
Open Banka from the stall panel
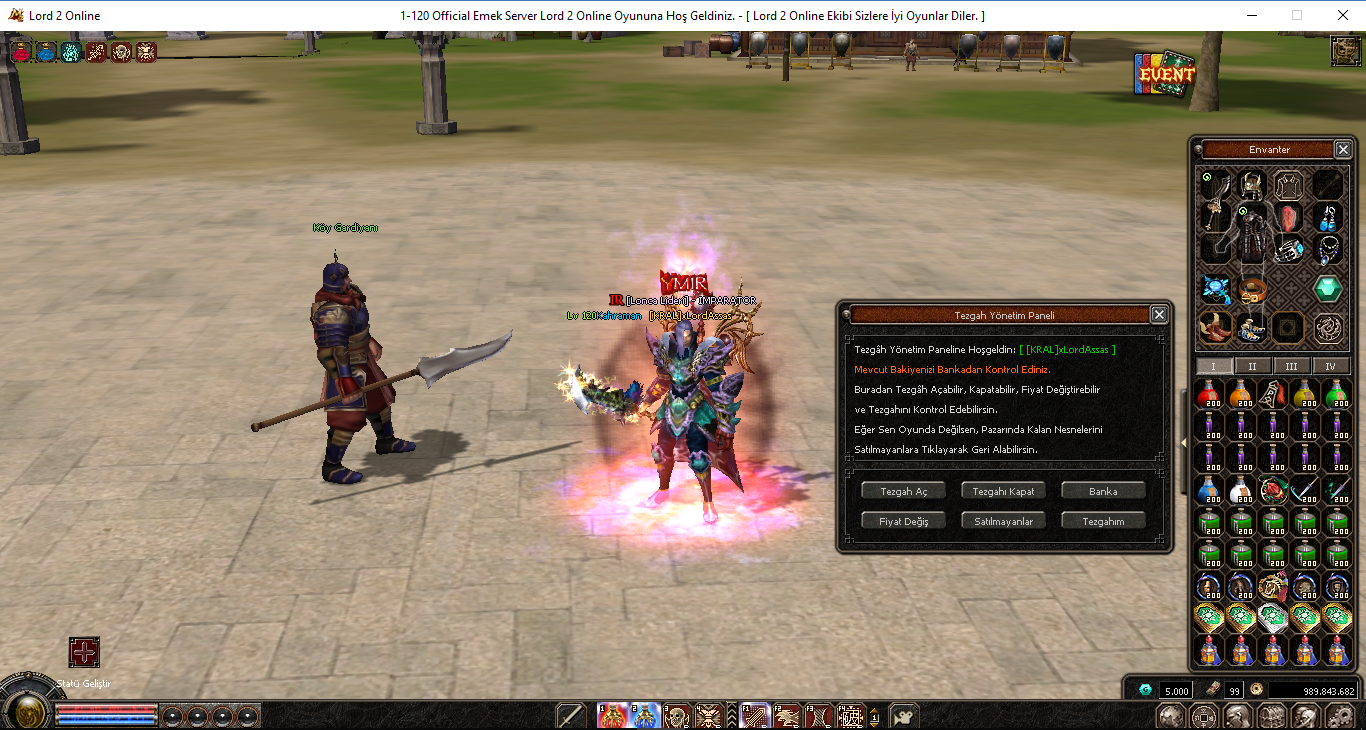pos(1103,491)
